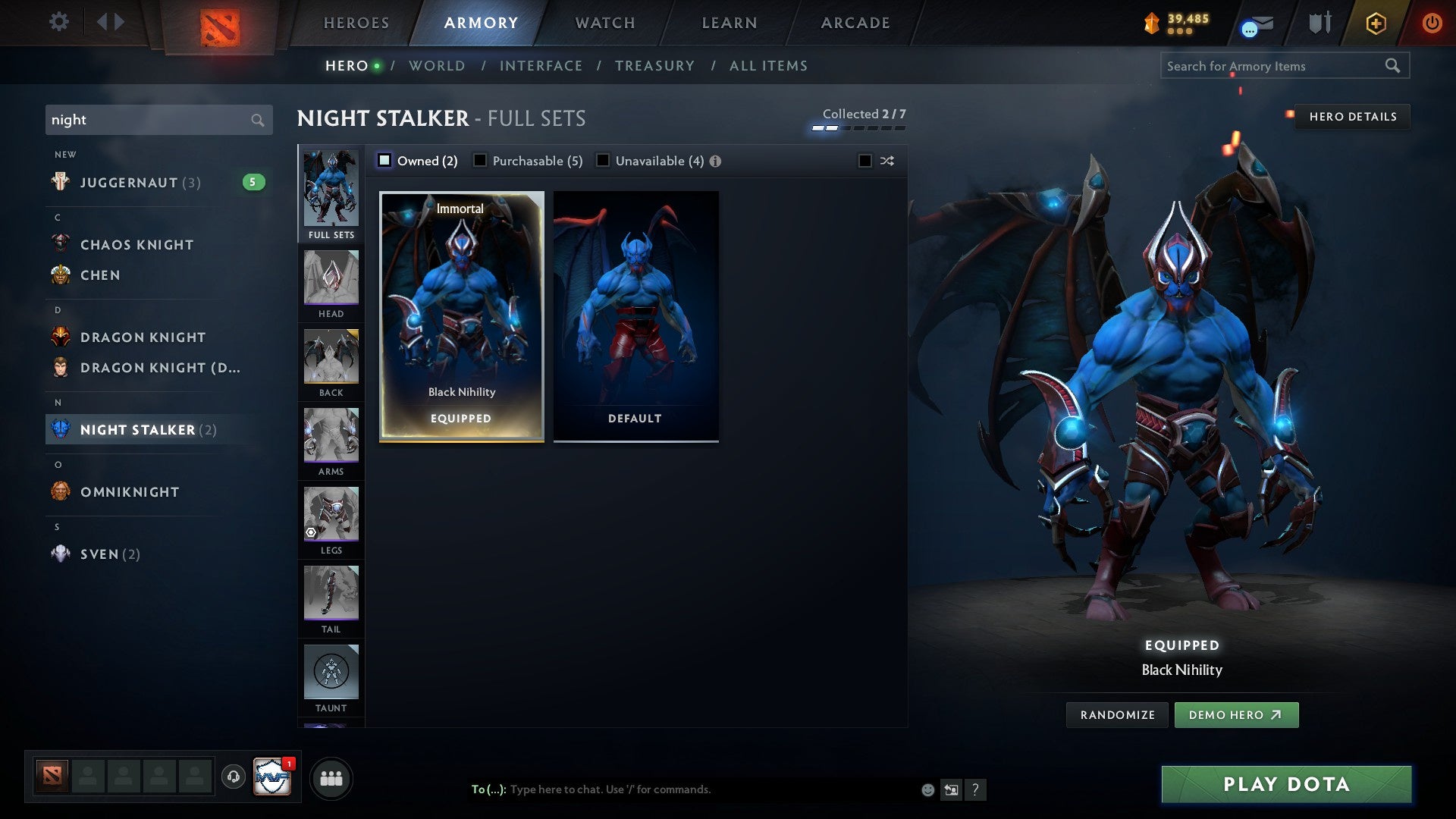Click the Default Night Stalker set thumbnail
The image size is (1456, 819).
[635, 315]
